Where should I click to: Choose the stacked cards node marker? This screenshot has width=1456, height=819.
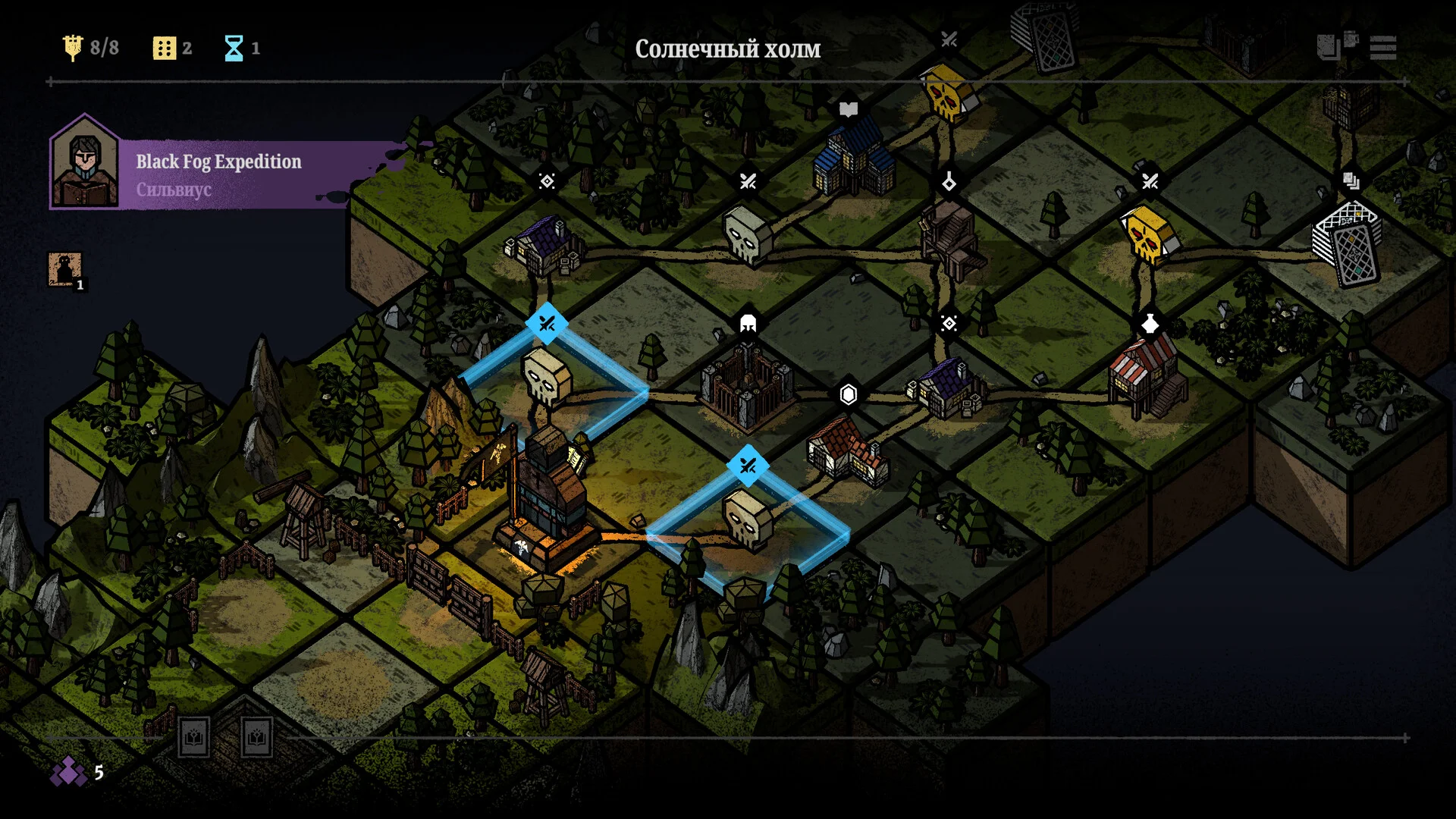click(x=1351, y=180)
